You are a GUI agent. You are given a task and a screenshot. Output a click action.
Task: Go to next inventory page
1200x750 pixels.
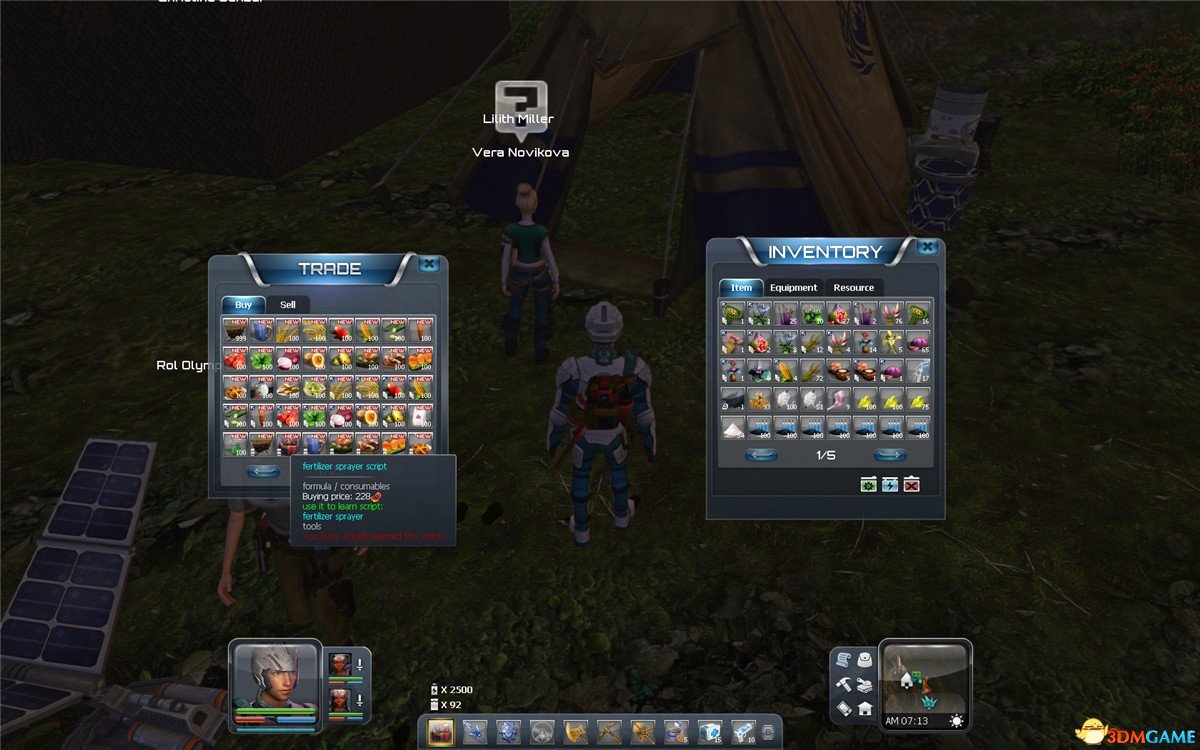point(889,455)
